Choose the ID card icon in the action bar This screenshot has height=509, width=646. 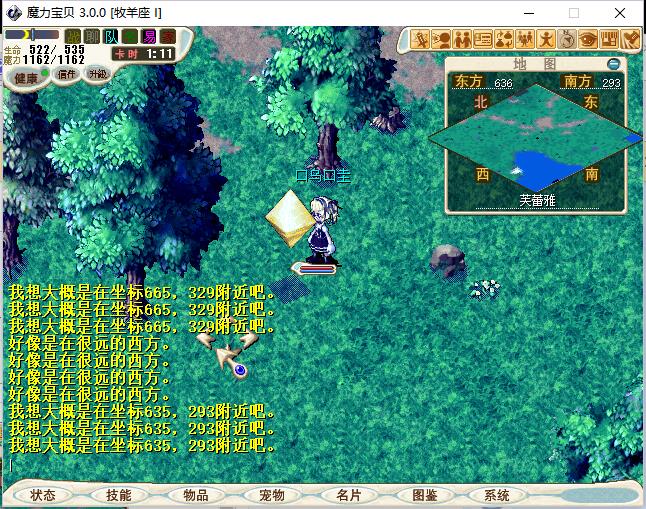[483, 39]
